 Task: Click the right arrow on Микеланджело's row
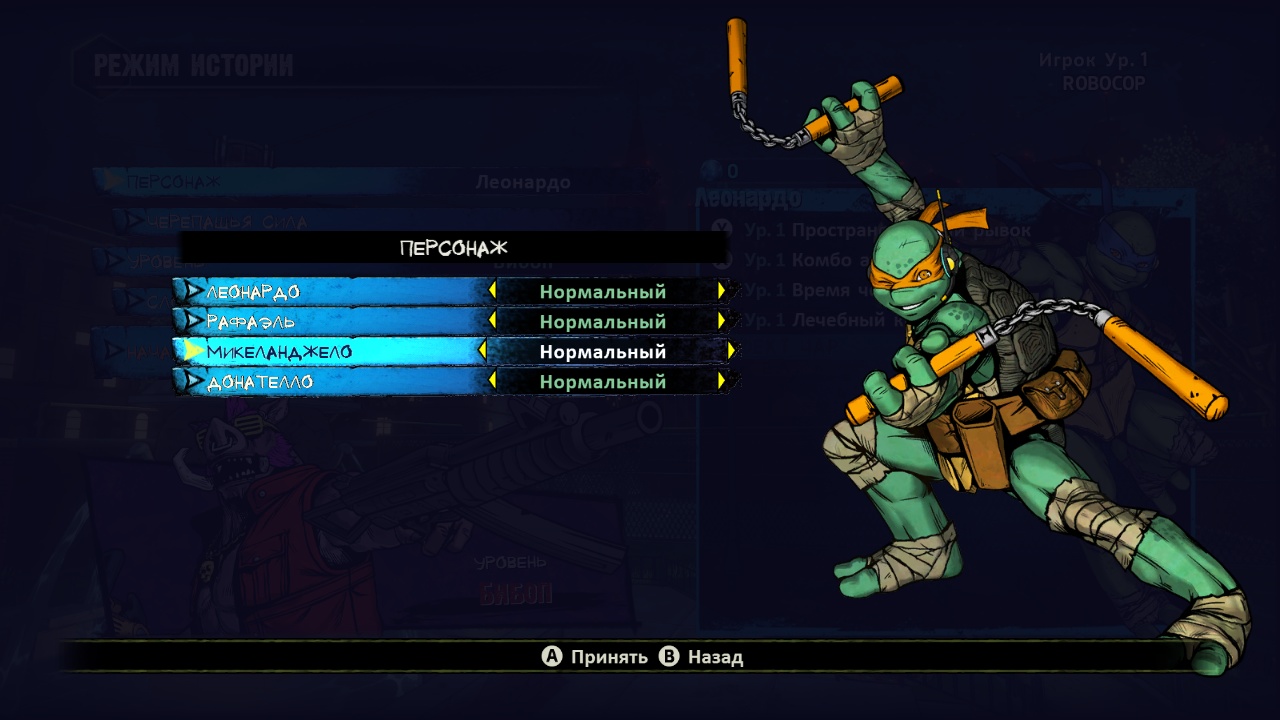pyautogui.click(x=732, y=352)
